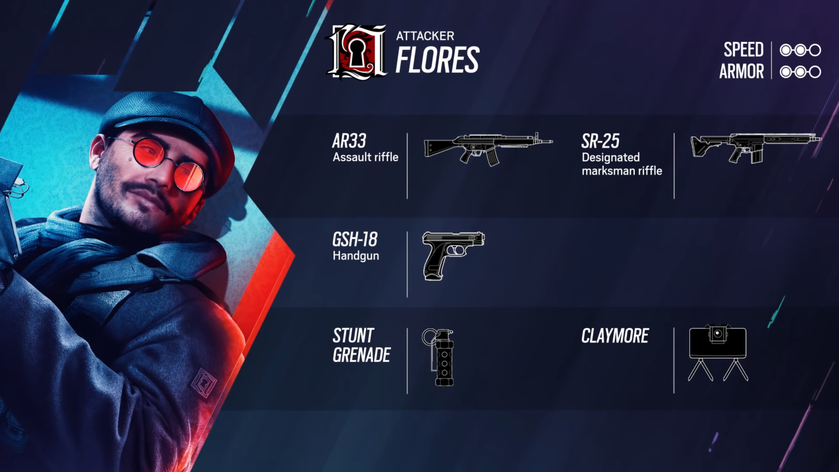839x472 pixels.
Task: Pick the GSH-18 handgun
Action: coord(452,255)
